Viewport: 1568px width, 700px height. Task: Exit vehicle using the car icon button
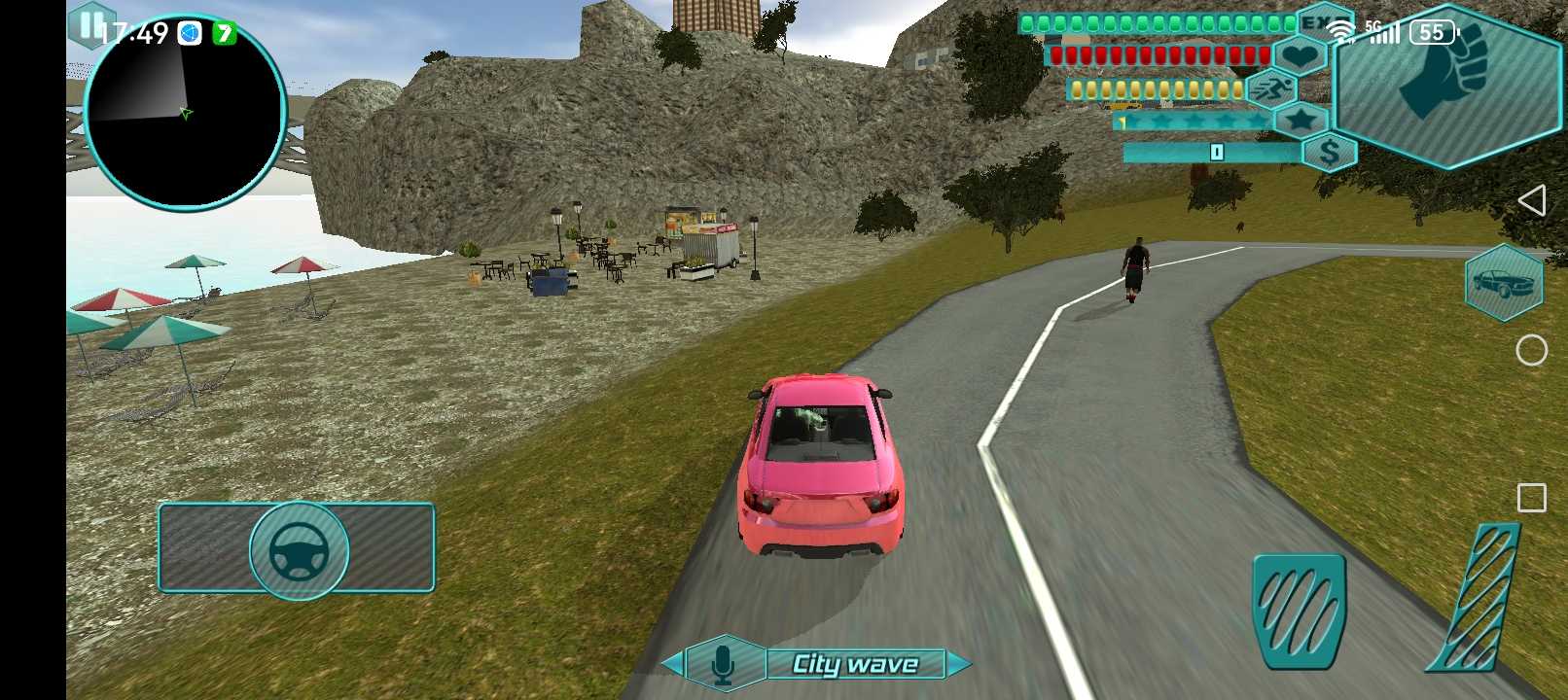tap(1503, 283)
